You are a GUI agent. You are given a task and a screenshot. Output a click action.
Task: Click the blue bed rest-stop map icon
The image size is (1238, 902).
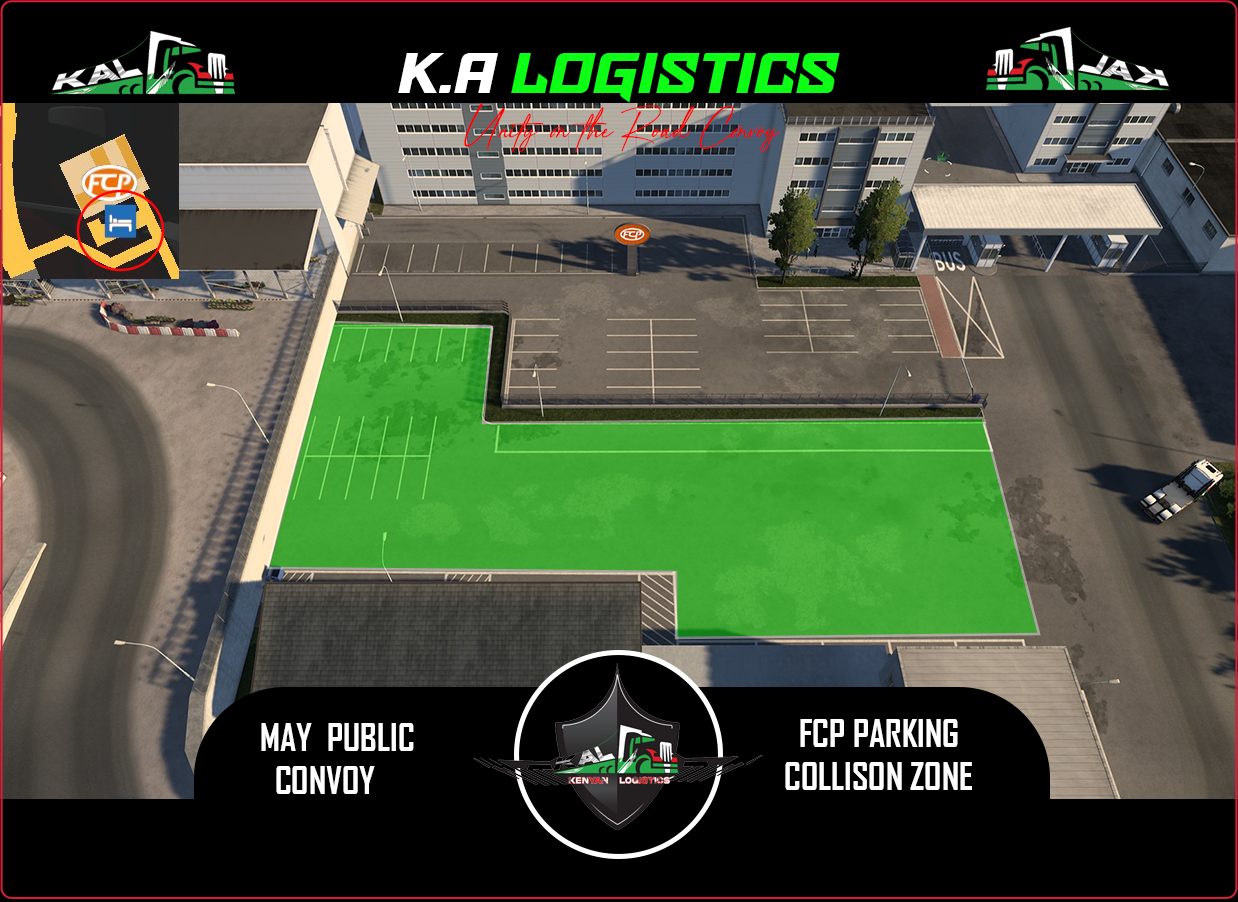click(119, 222)
